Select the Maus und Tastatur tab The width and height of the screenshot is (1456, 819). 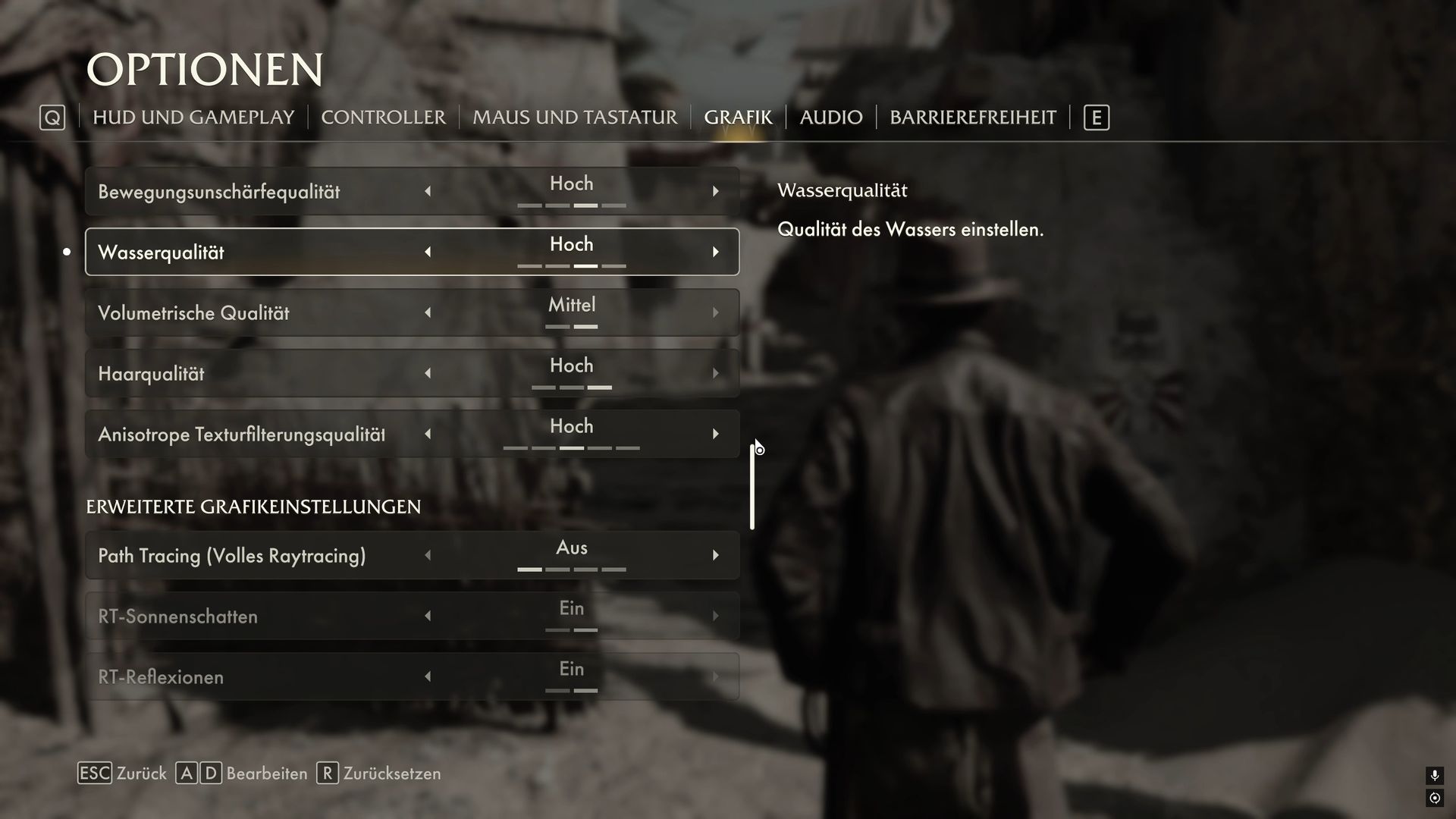[575, 118]
